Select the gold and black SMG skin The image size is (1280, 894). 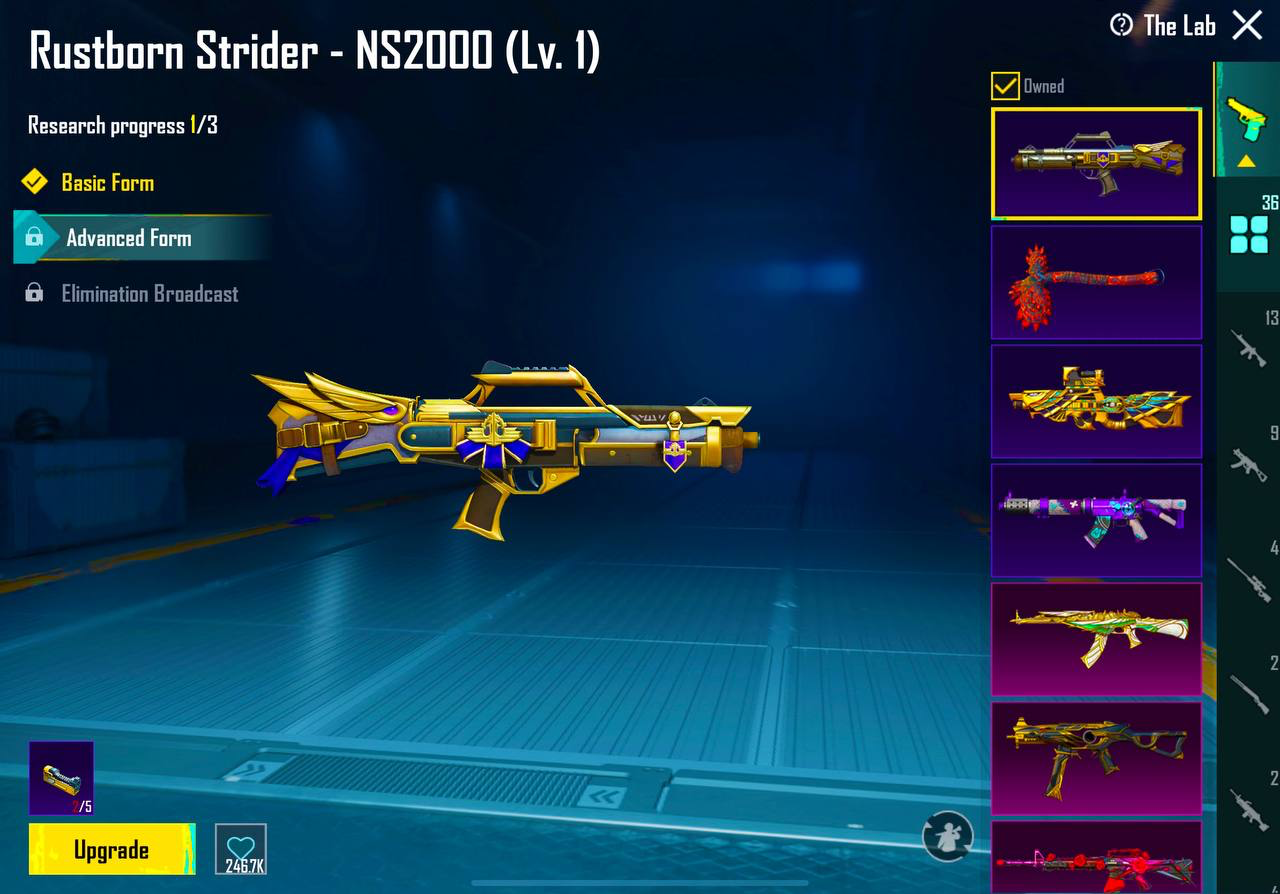tap(1096, 758)
